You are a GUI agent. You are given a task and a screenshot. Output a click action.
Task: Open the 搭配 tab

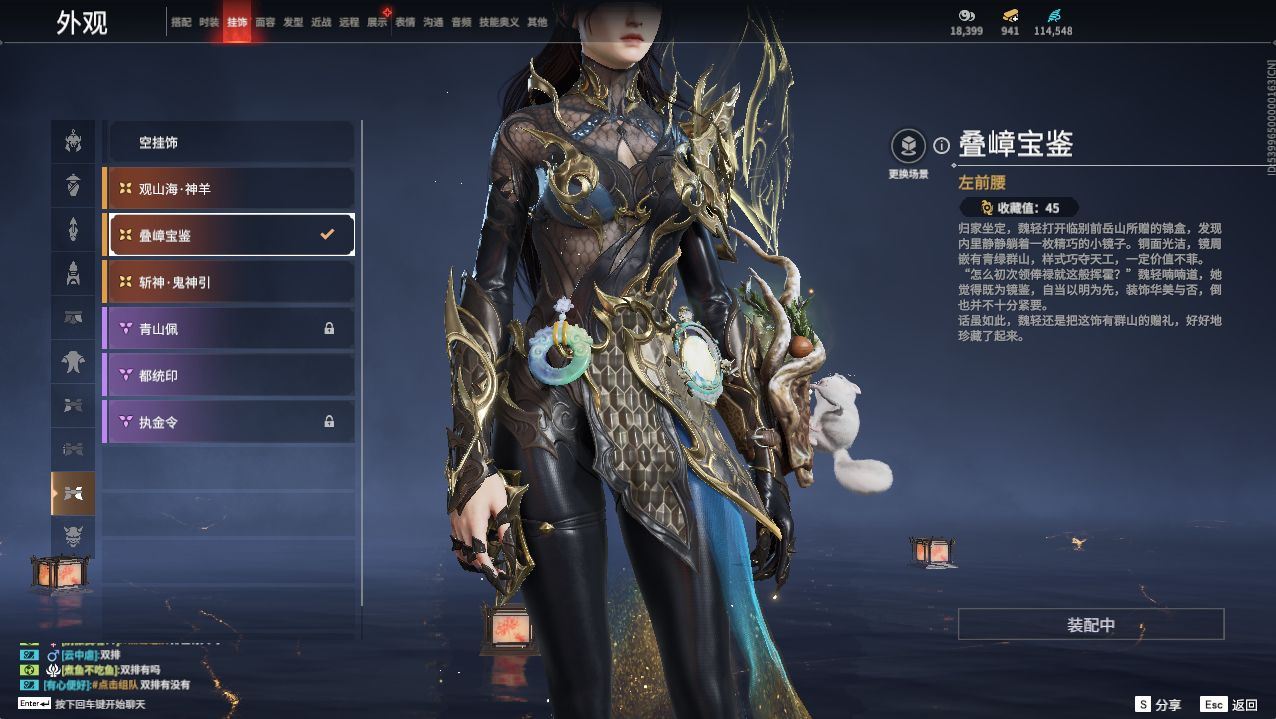pos(181,22)
